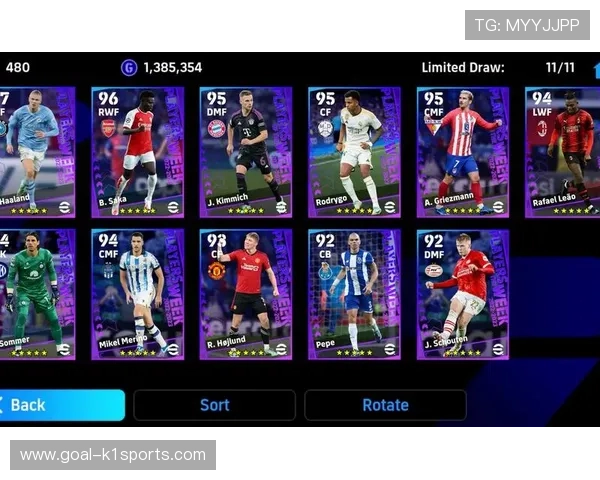The height and width of the screenshot is (480, 600).
Task: Select the B. Saka player card
Action: [138, 152]
